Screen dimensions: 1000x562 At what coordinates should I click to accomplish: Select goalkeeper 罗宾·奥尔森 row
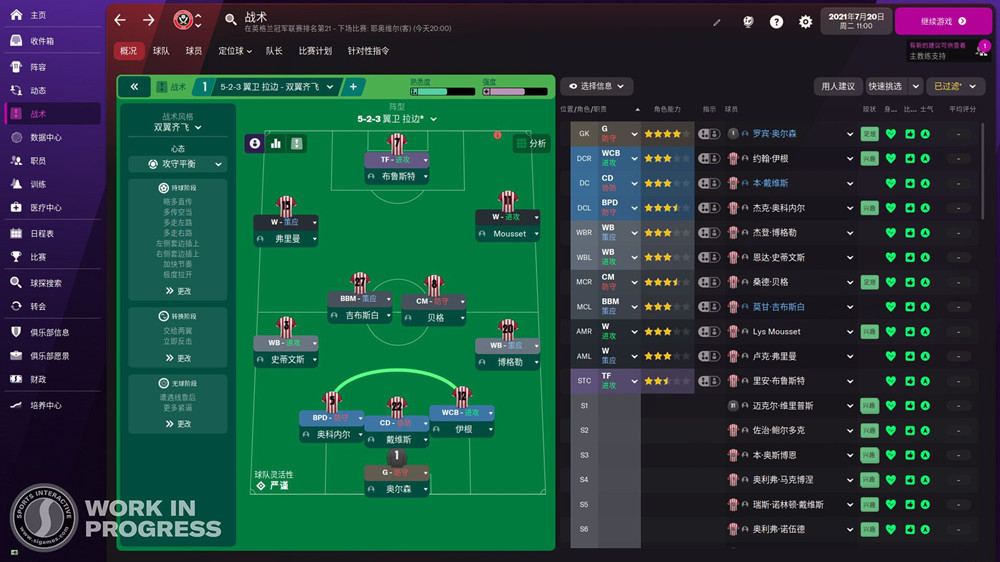(774, 133)
